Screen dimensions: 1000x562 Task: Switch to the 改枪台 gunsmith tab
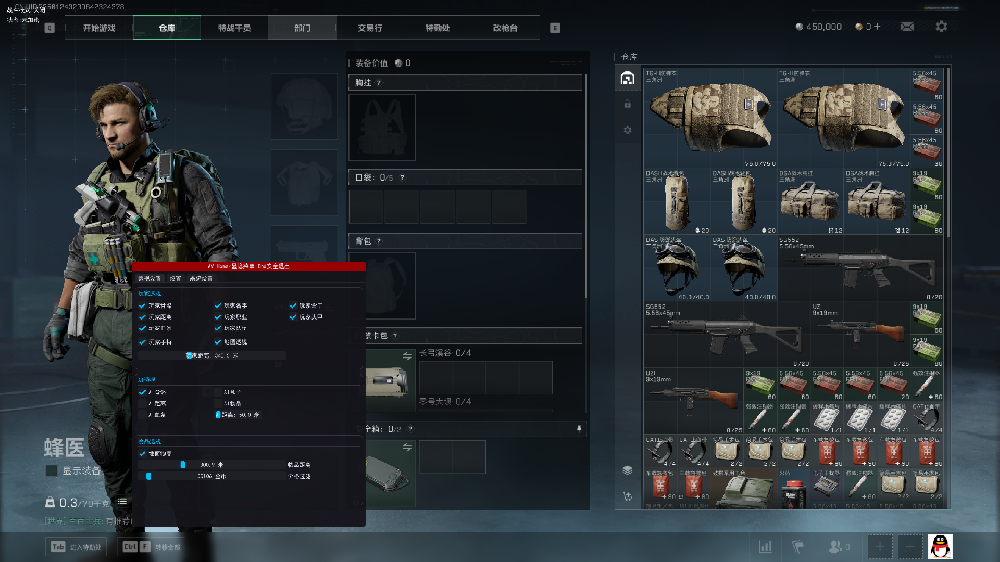click(506, 28)
